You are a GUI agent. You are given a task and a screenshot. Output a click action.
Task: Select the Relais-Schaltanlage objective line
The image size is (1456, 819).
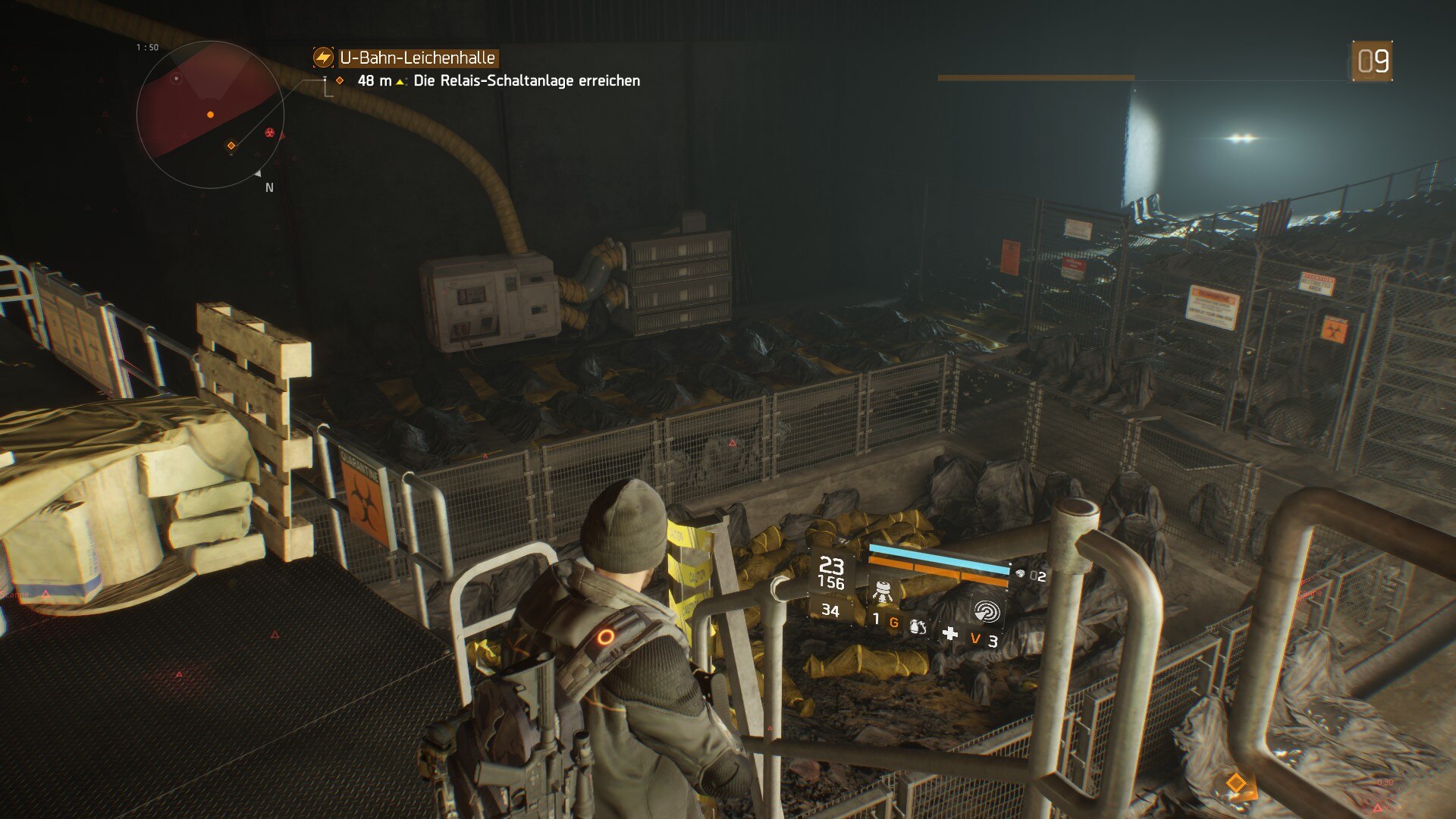click(526, 81)
